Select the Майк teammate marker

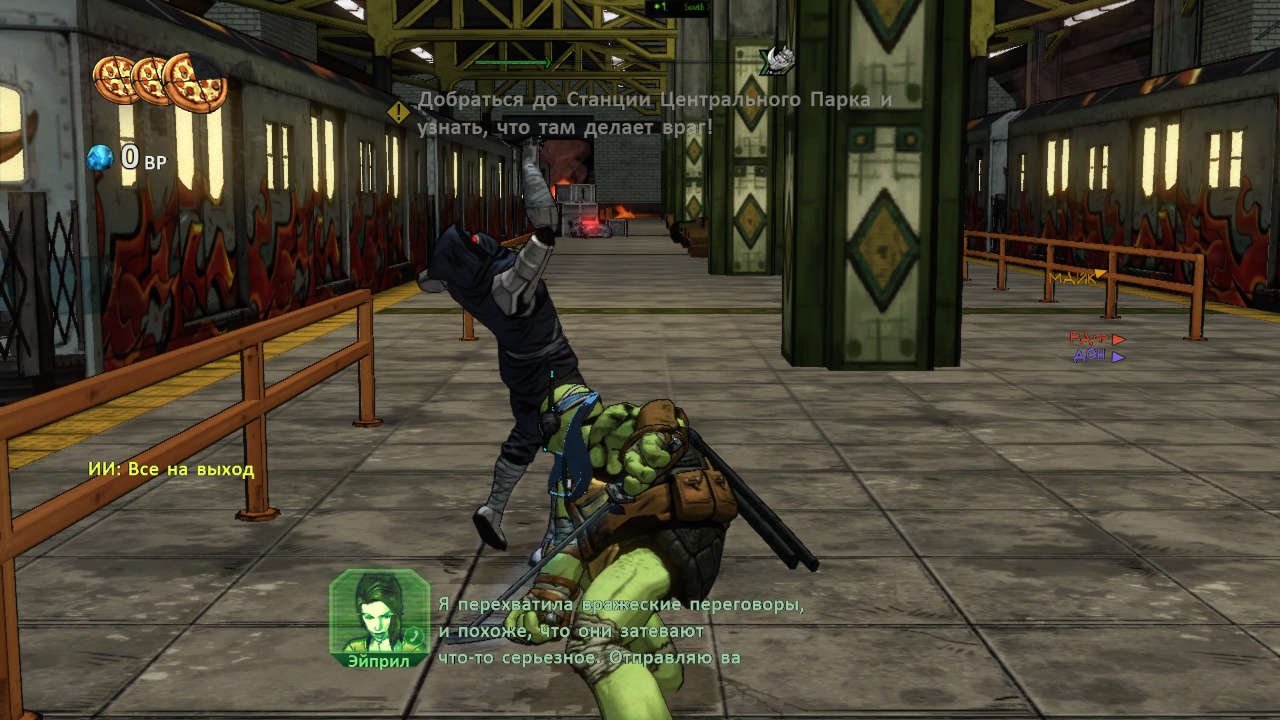pos(1077,277)
